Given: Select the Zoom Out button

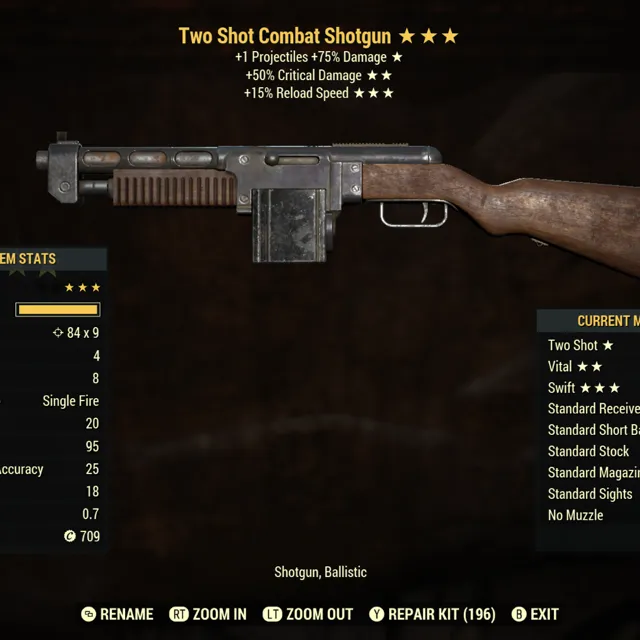Looking at the screenshot, I should [308, 614].
